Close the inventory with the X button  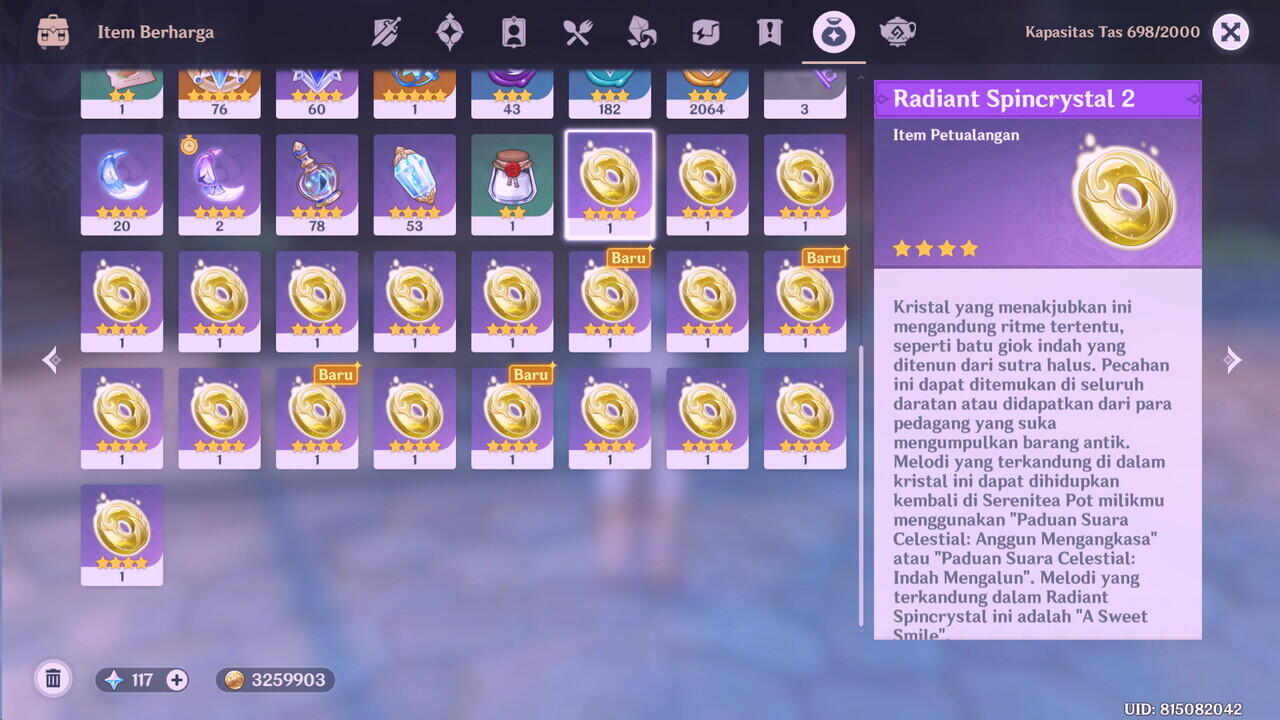coord(1231,32)
